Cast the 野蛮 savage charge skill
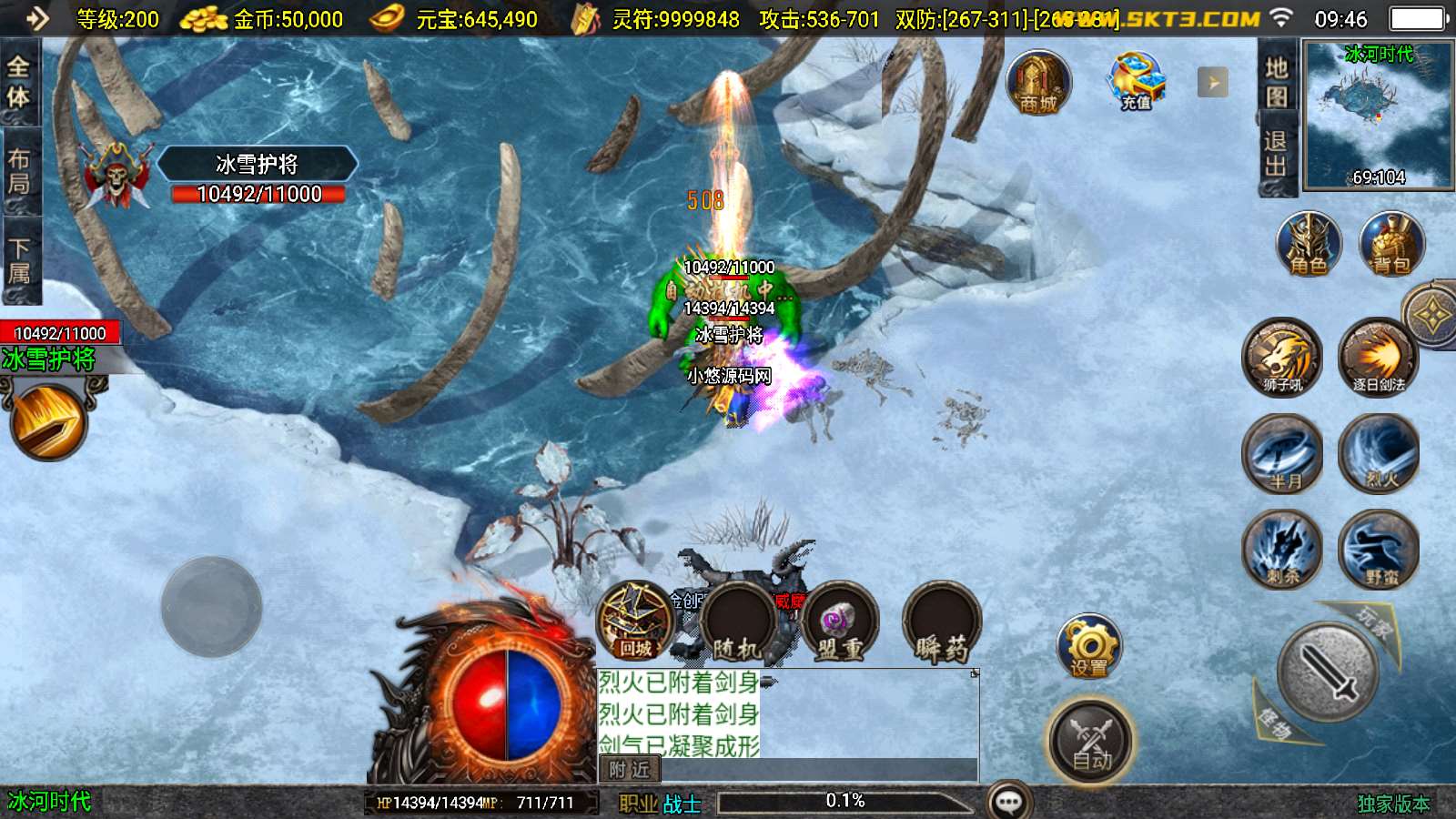1456x819 pixels. pyautogui.click(x=1379, y=549)
